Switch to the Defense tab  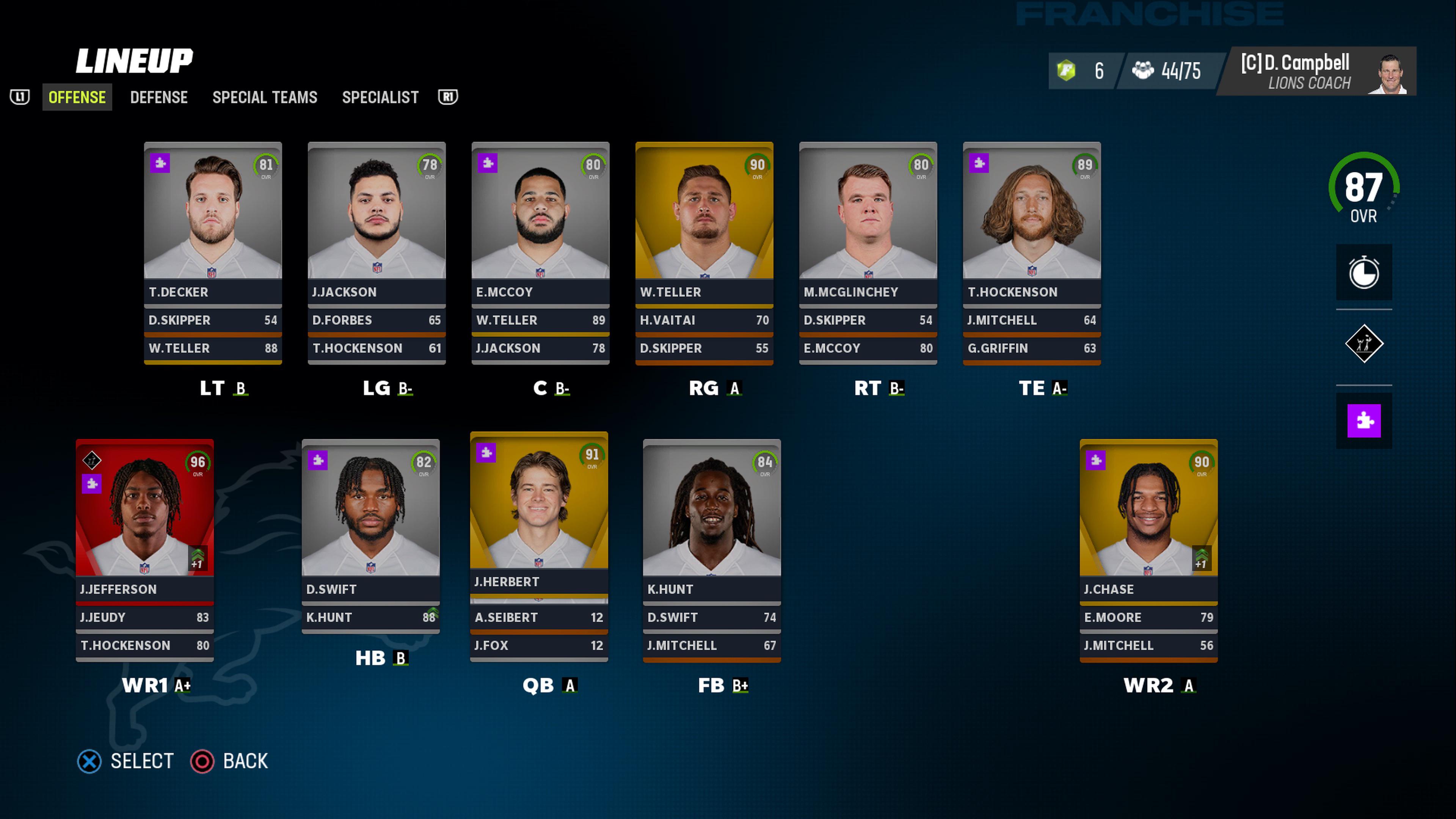[159, 97]
